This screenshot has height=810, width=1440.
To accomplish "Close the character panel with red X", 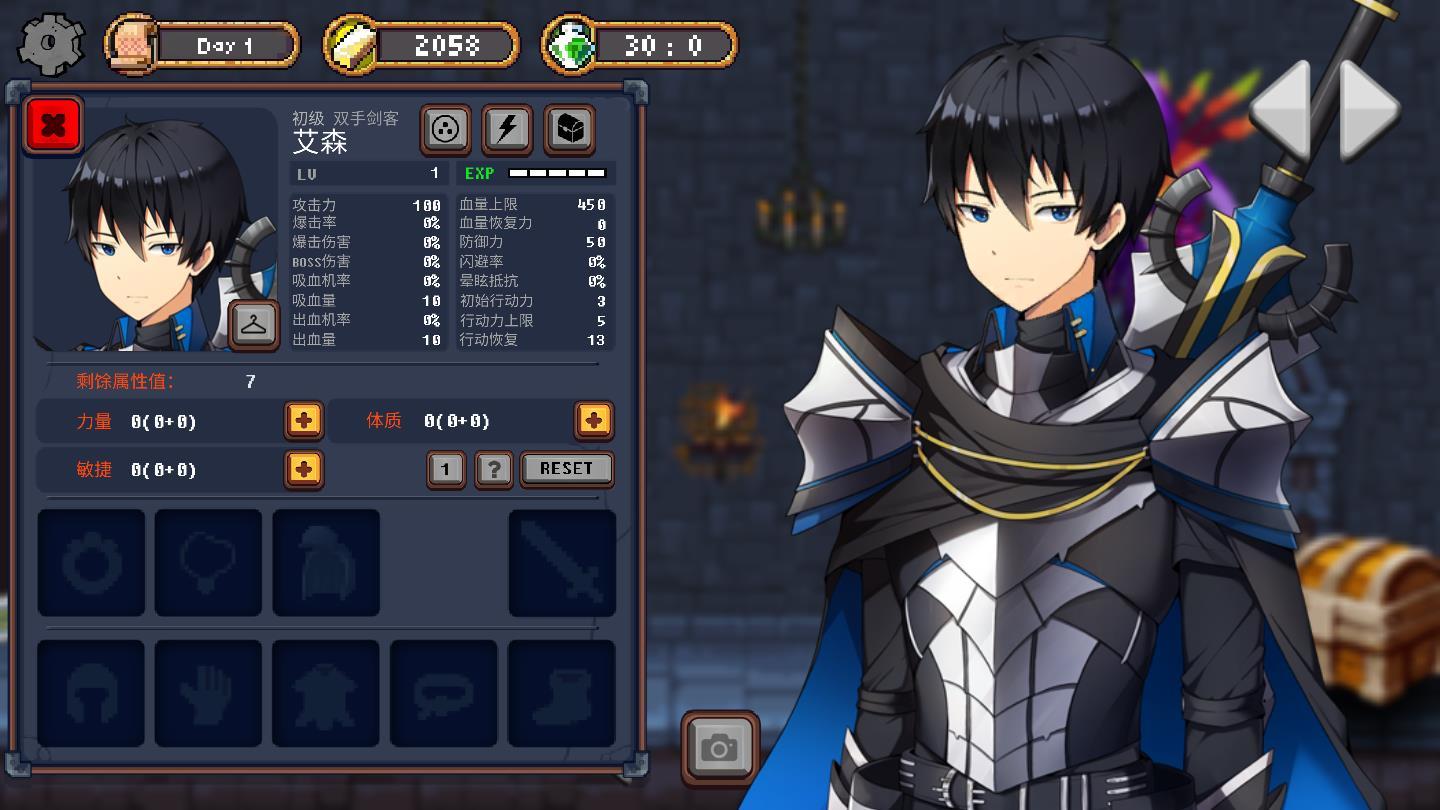I will (x=54, y=125).
